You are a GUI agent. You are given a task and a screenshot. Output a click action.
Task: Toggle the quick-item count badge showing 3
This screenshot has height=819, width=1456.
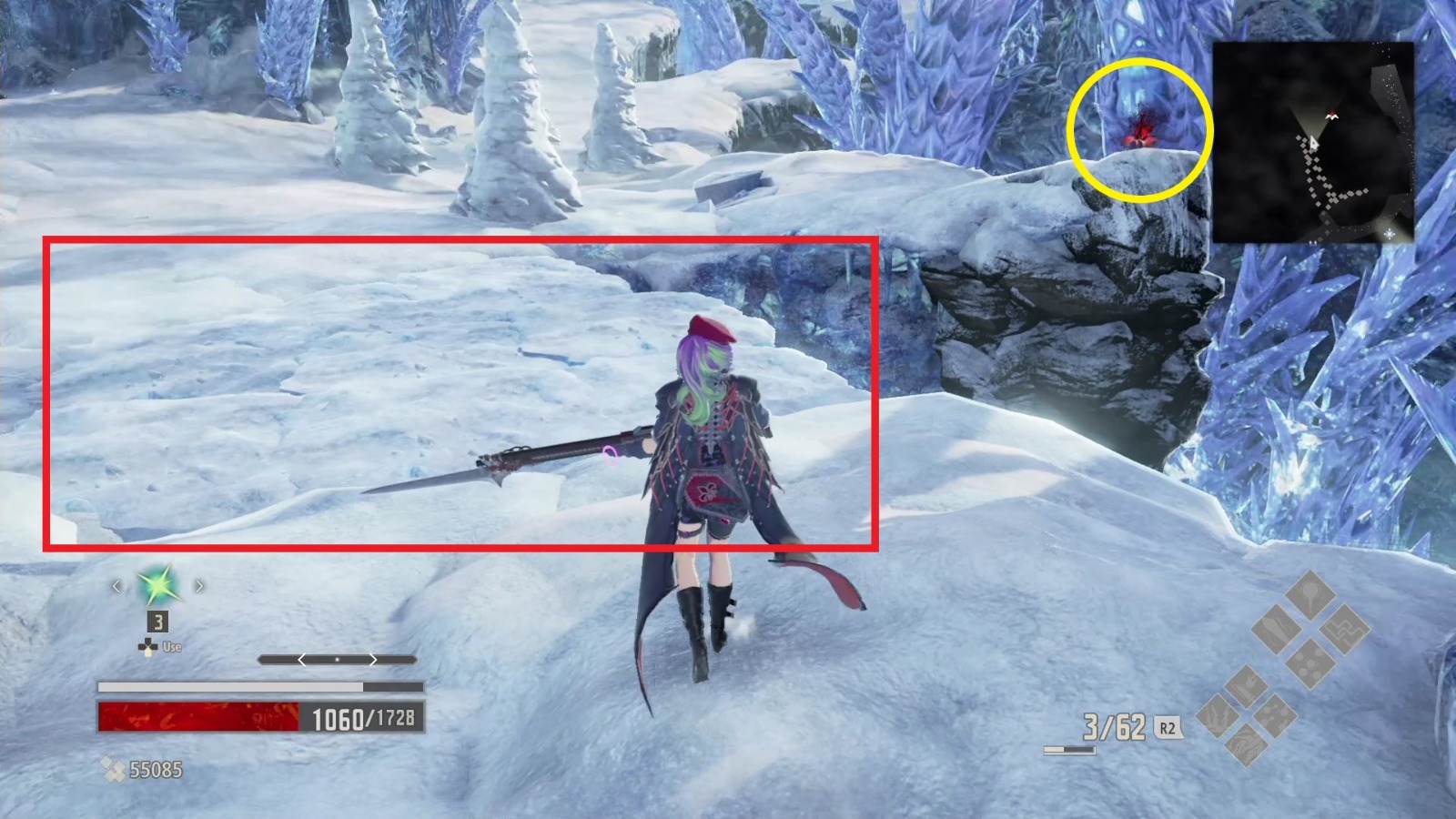(158, 622)
